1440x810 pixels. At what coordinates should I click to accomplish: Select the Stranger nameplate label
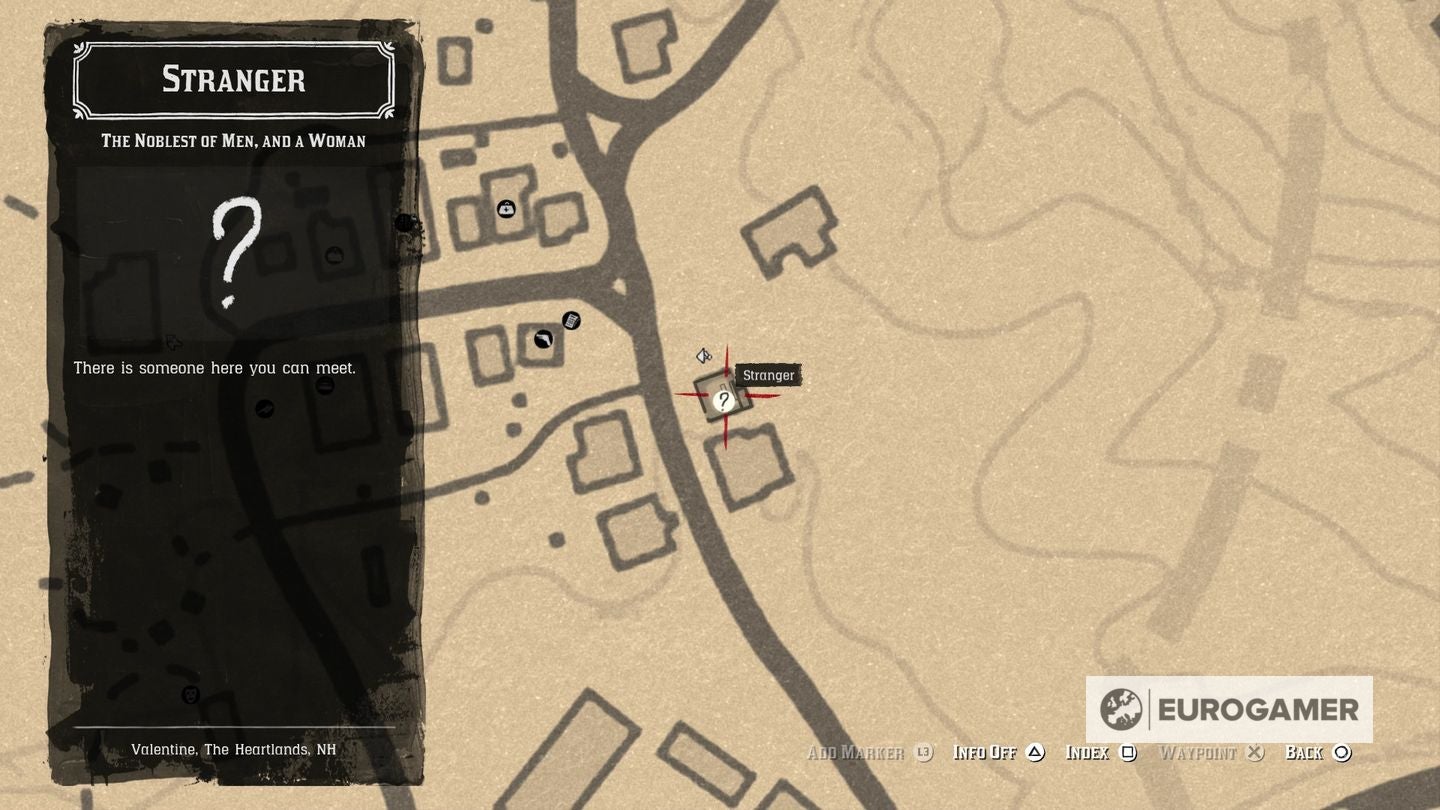point(768,375)
